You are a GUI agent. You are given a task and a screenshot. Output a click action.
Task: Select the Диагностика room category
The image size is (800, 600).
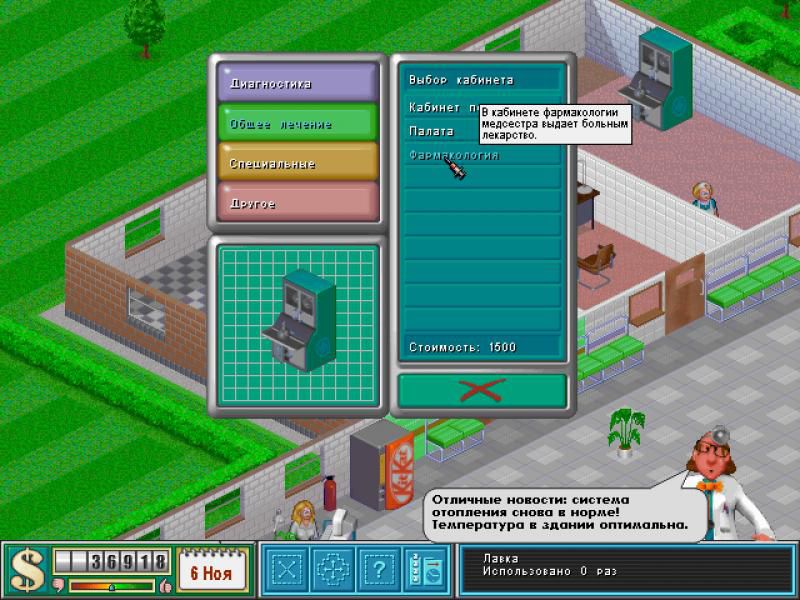[x=298, y=83]
